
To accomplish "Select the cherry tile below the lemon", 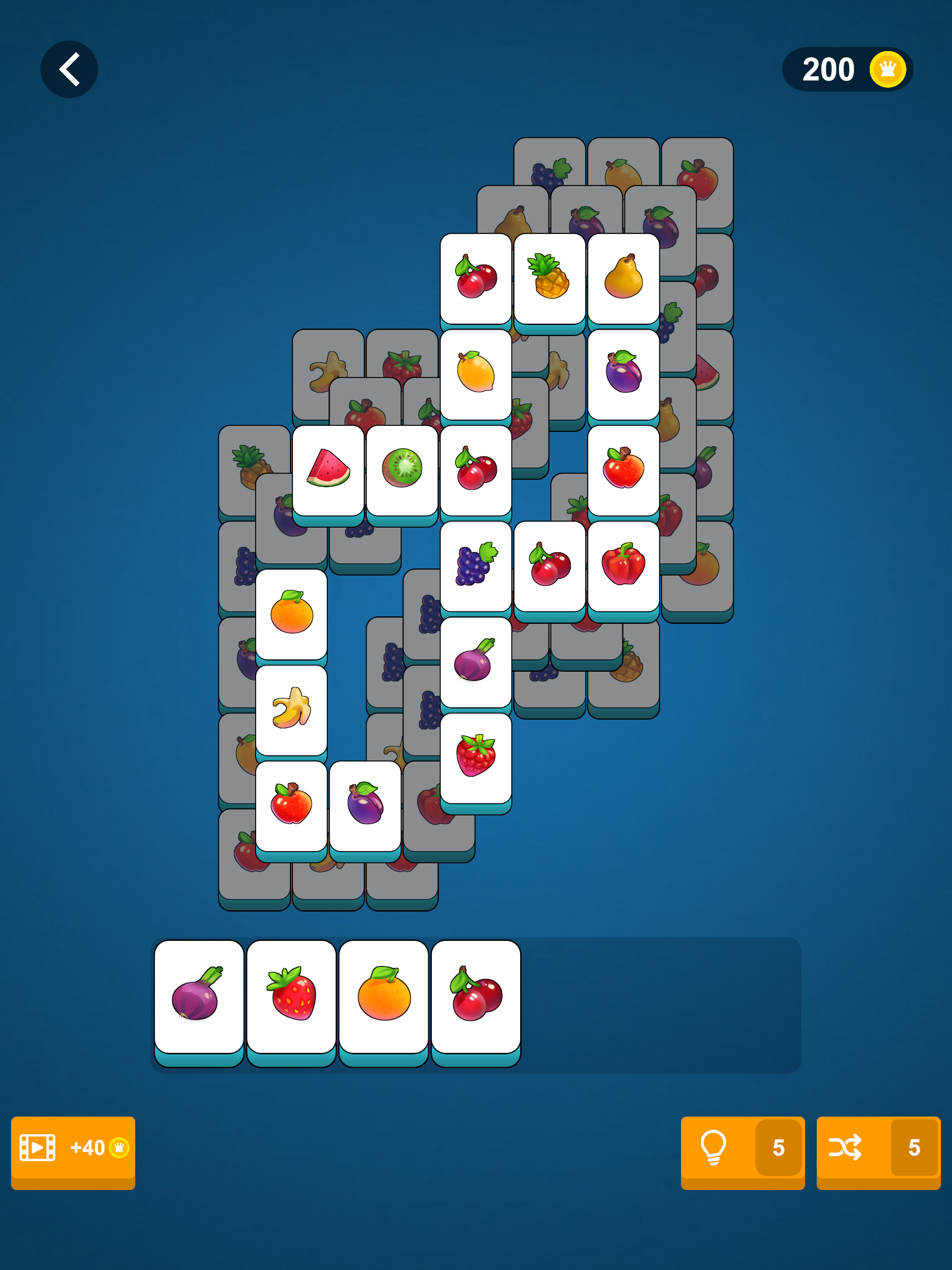I will click(476, 471).
